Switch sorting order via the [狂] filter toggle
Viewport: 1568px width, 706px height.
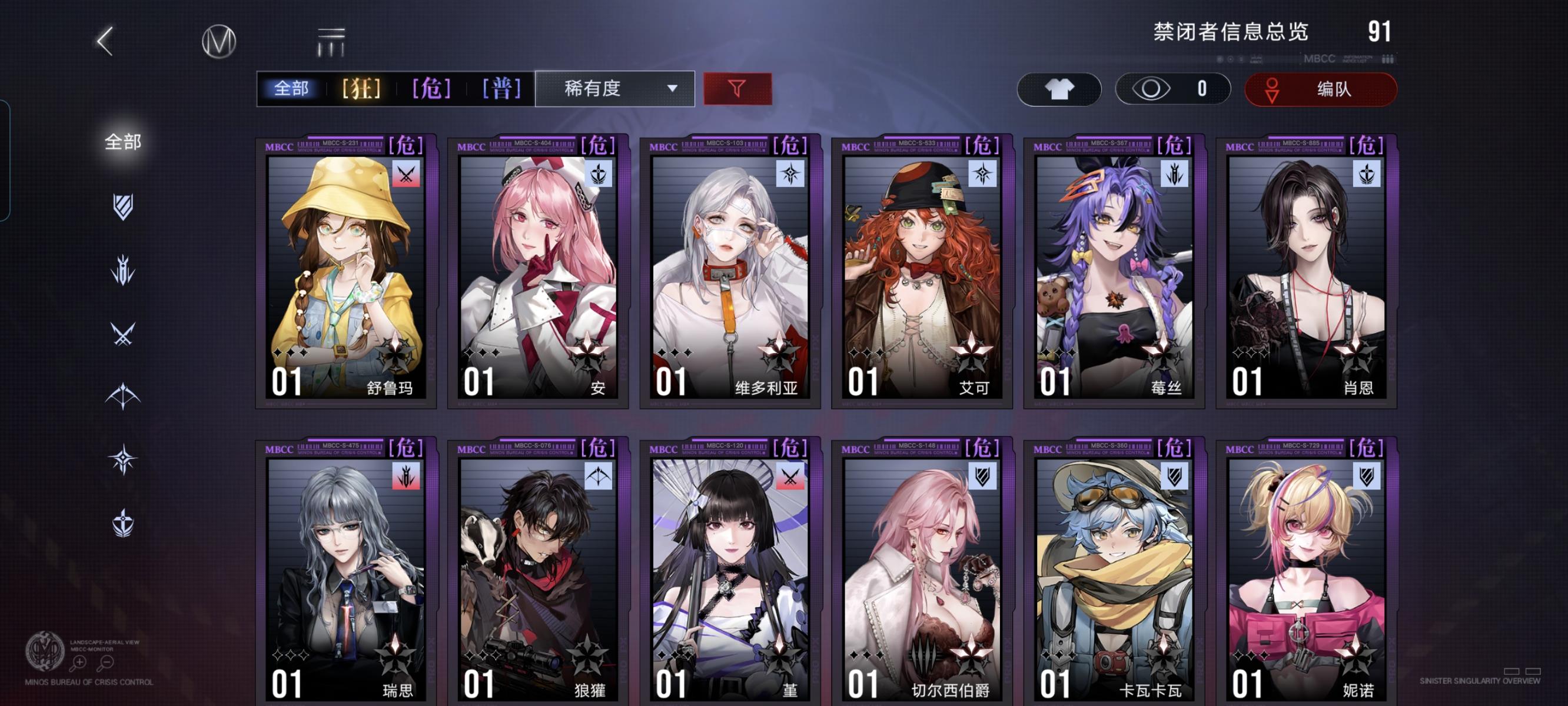click(x=361, y=89)
